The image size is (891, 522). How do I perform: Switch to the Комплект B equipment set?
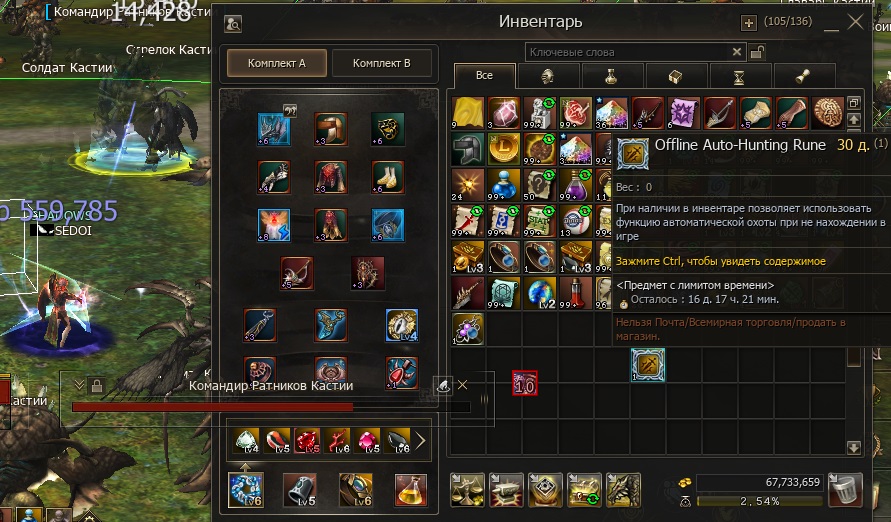click(x=381, y=63)
